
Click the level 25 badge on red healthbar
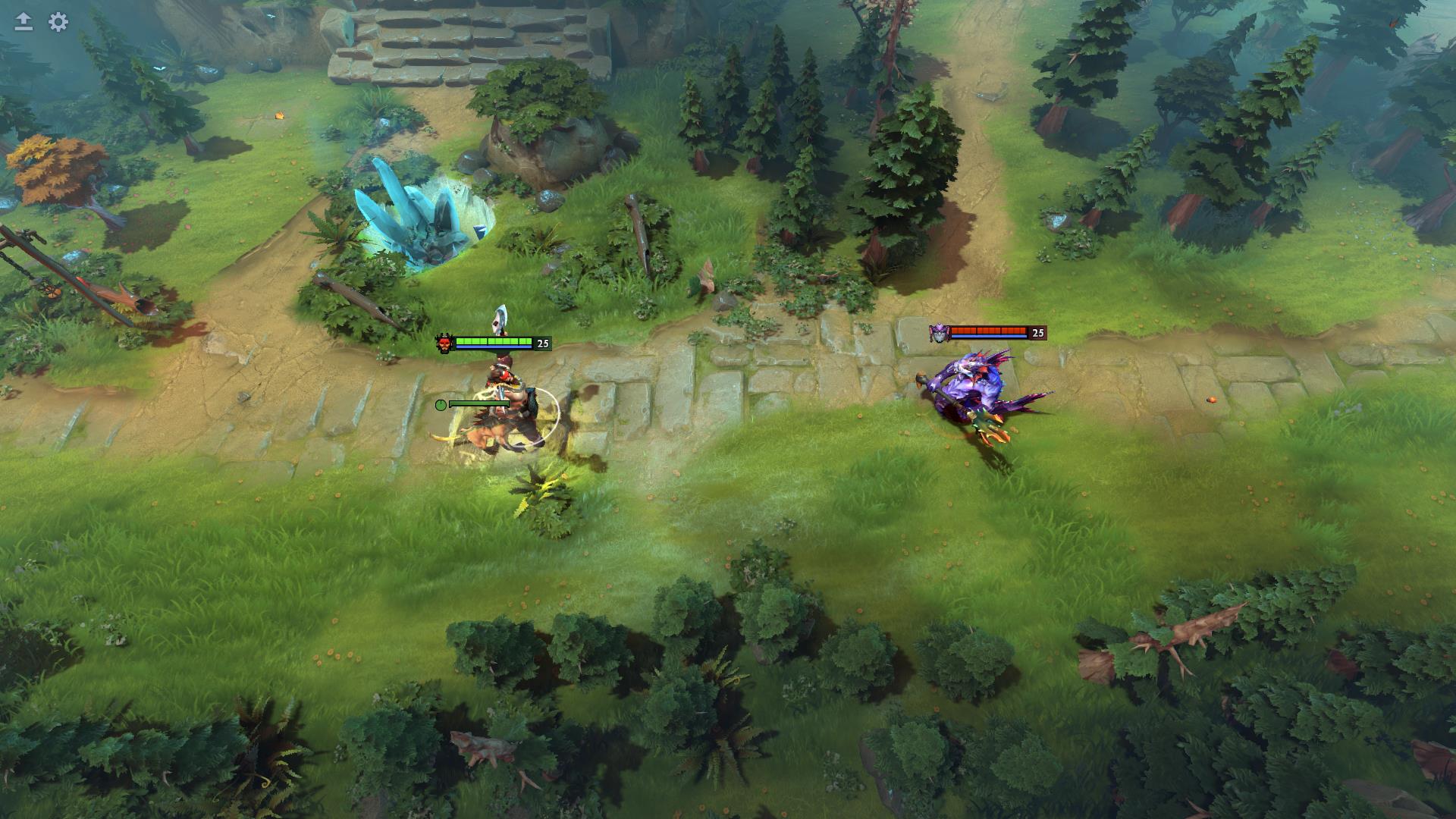(1037, 331)
